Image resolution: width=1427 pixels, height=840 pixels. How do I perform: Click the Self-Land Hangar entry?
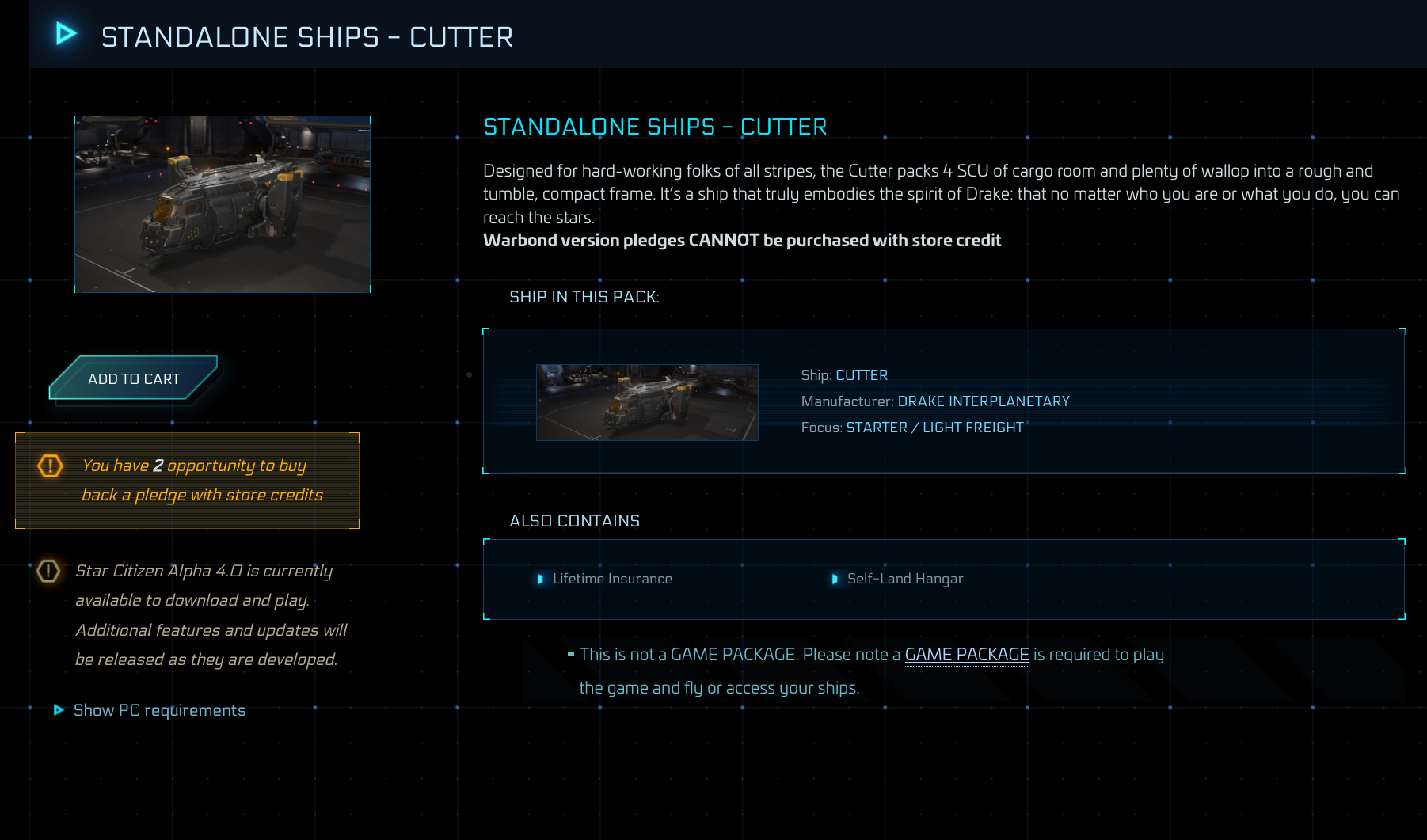pos(904,579)
